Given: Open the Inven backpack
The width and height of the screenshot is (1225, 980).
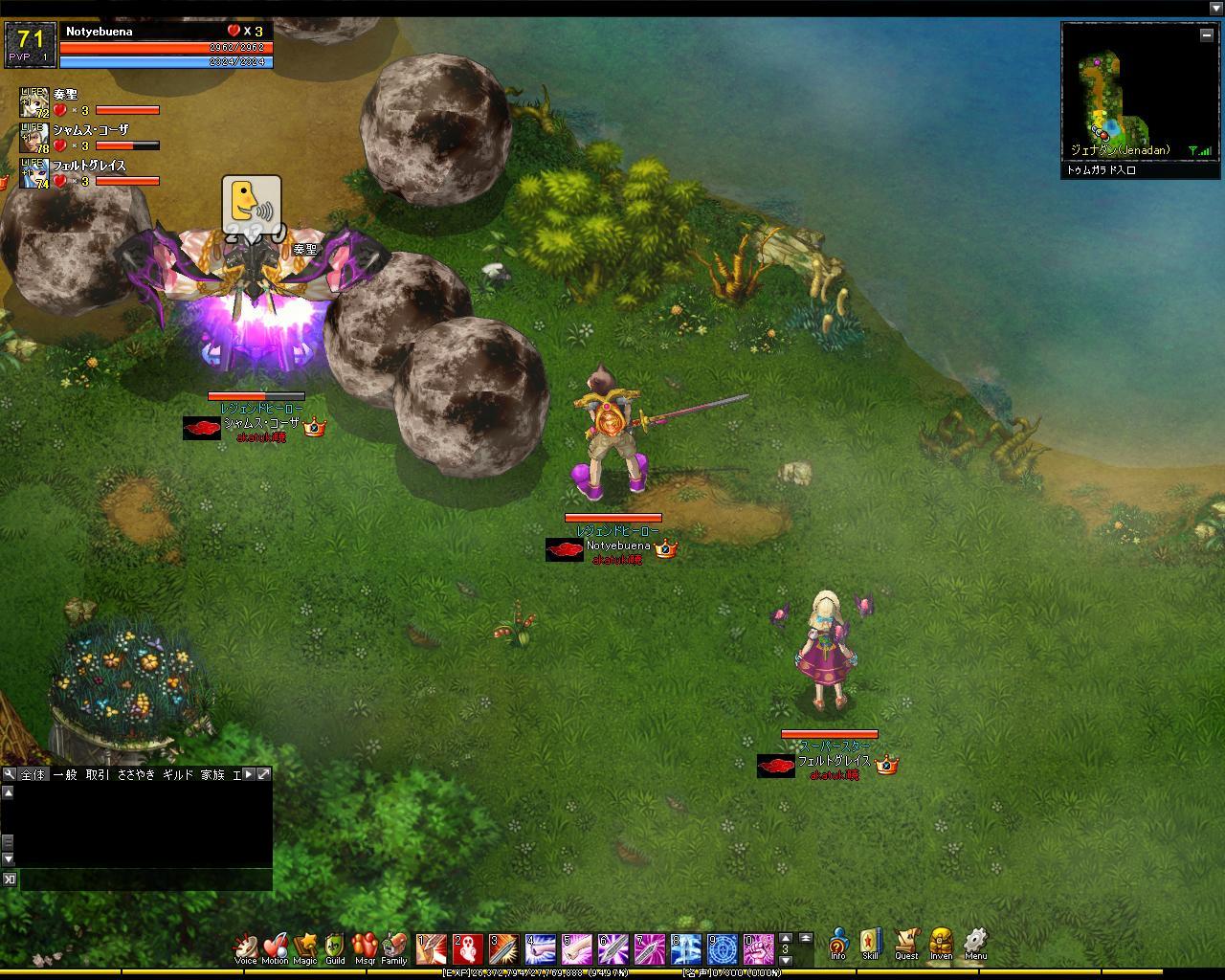Looking at the screenshot, I should click(941, 944).
